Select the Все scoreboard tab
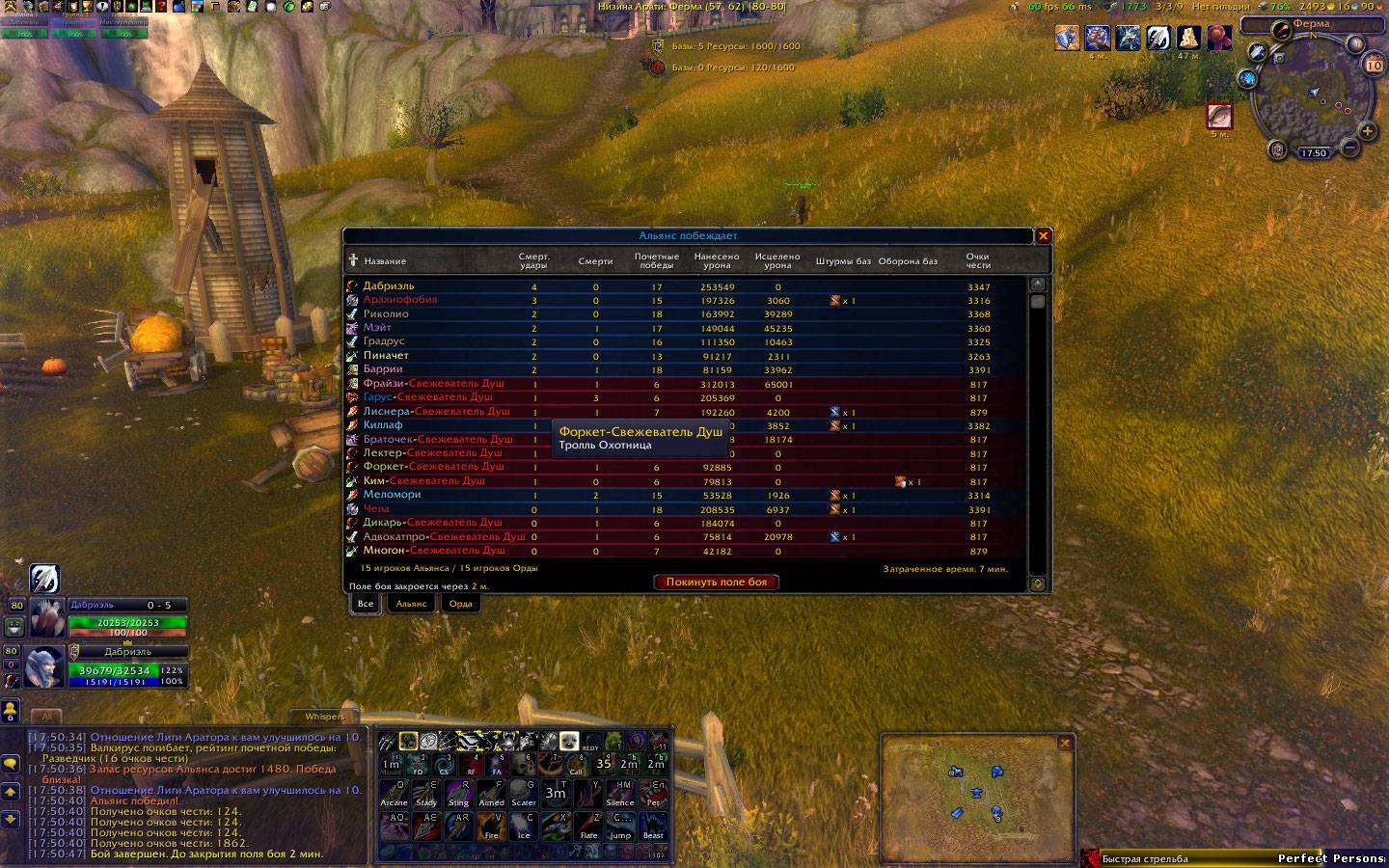The height and width of the screenshot is (868, 1389). click(365, 604)
